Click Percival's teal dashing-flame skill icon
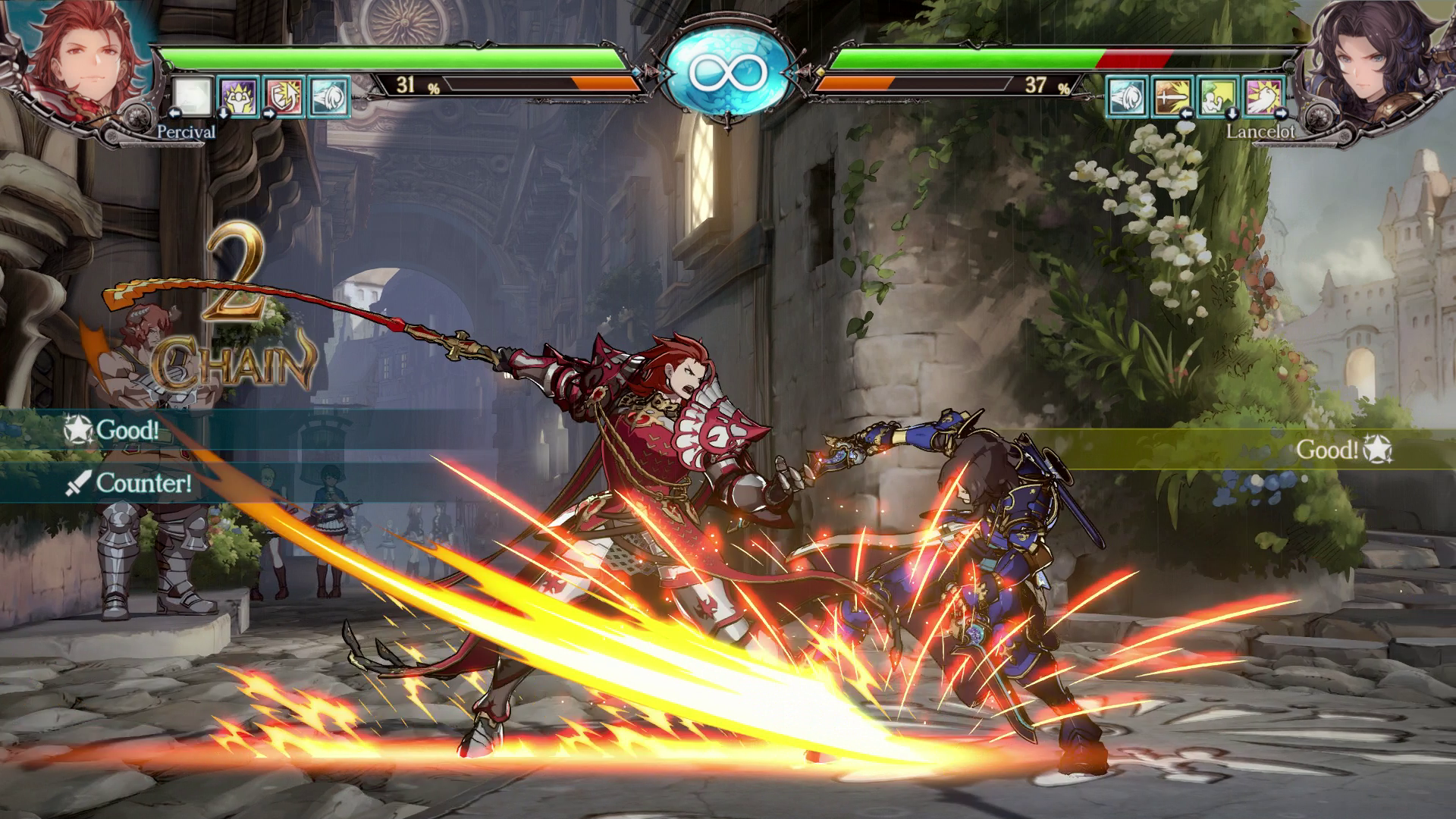 (x=330, y=97)
